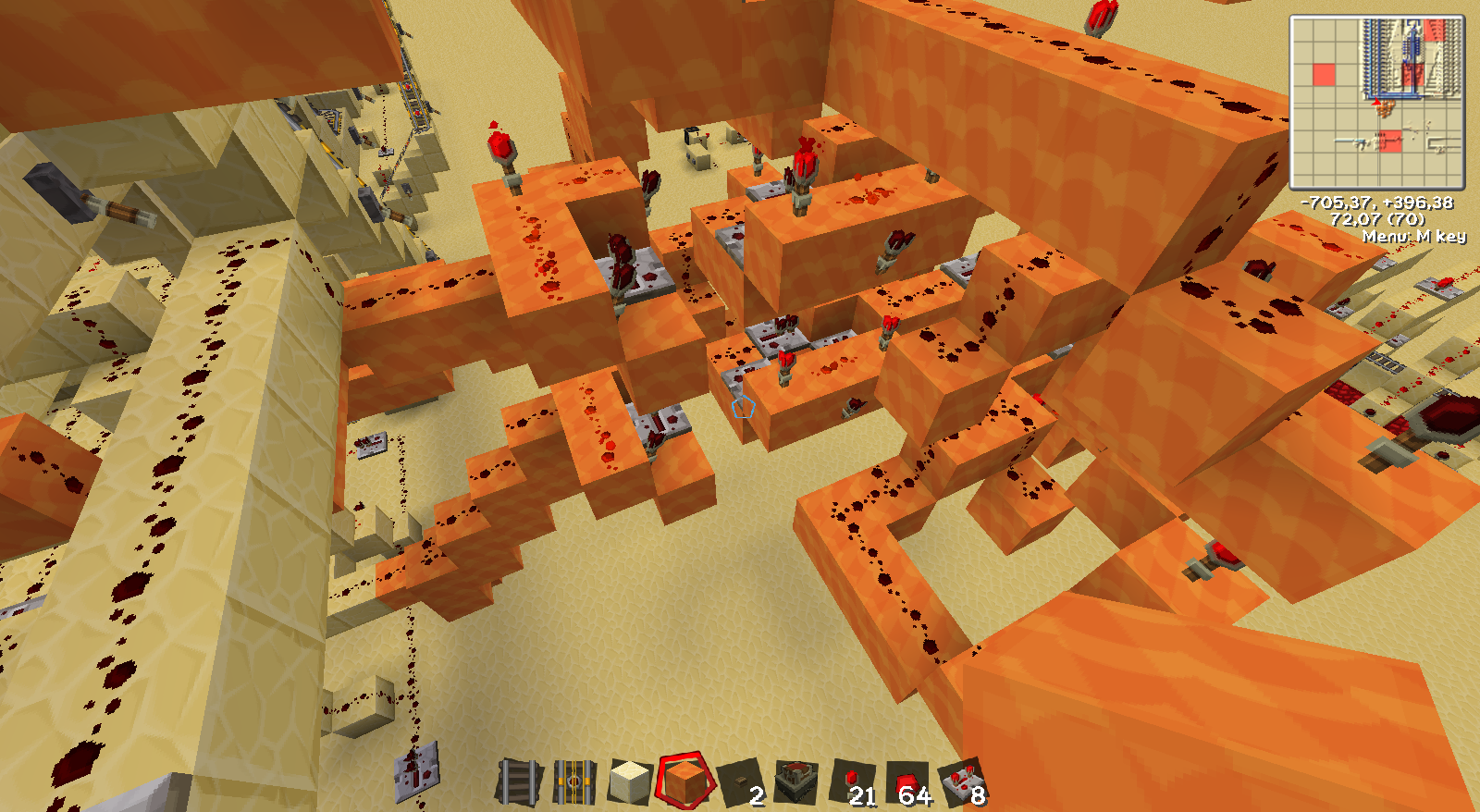Pick the redstone repeater slot
Screen dimensions: 1480x812
coord(962,782)
